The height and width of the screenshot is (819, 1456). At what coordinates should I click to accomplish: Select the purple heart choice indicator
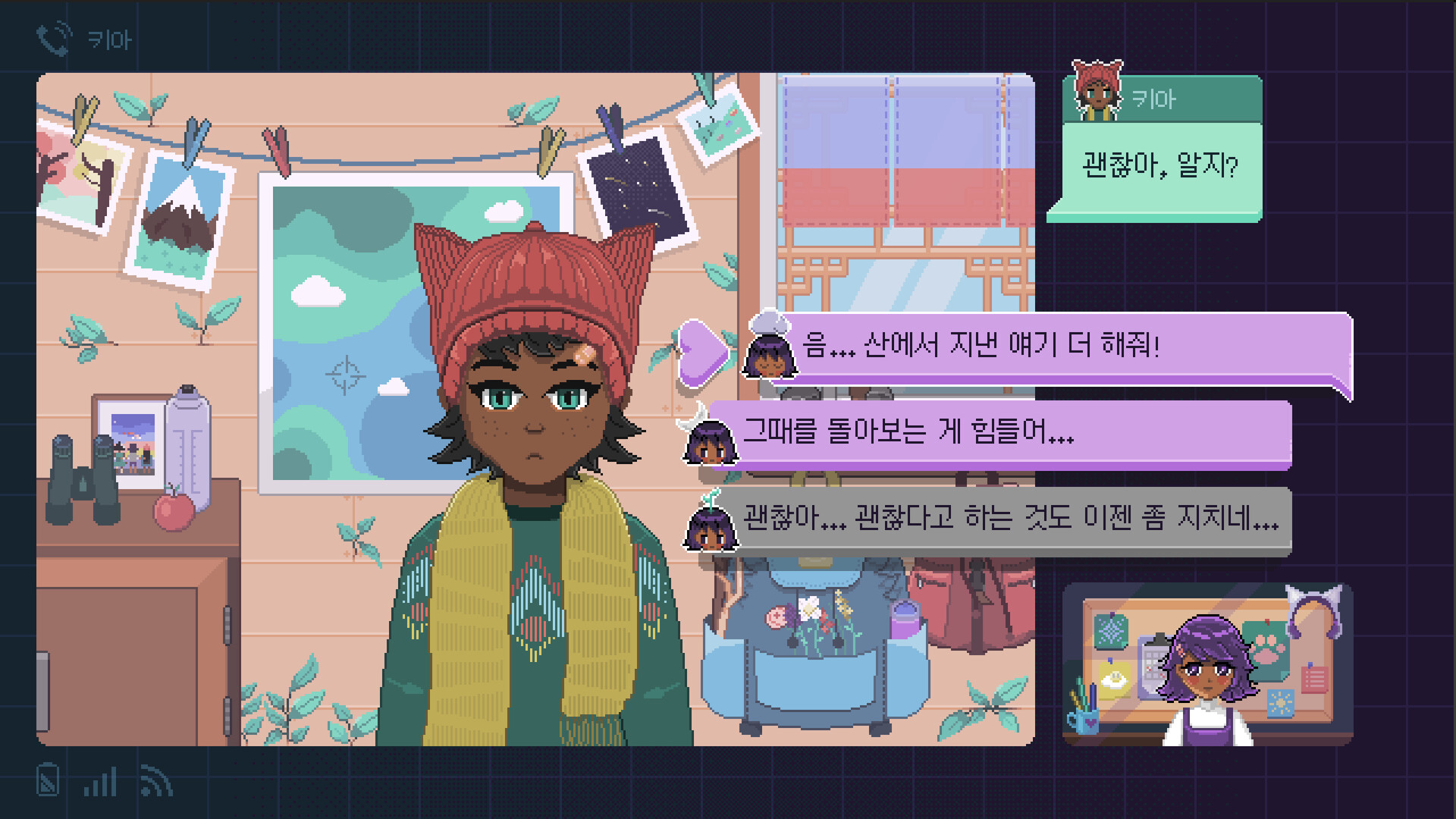pos(704,352)
